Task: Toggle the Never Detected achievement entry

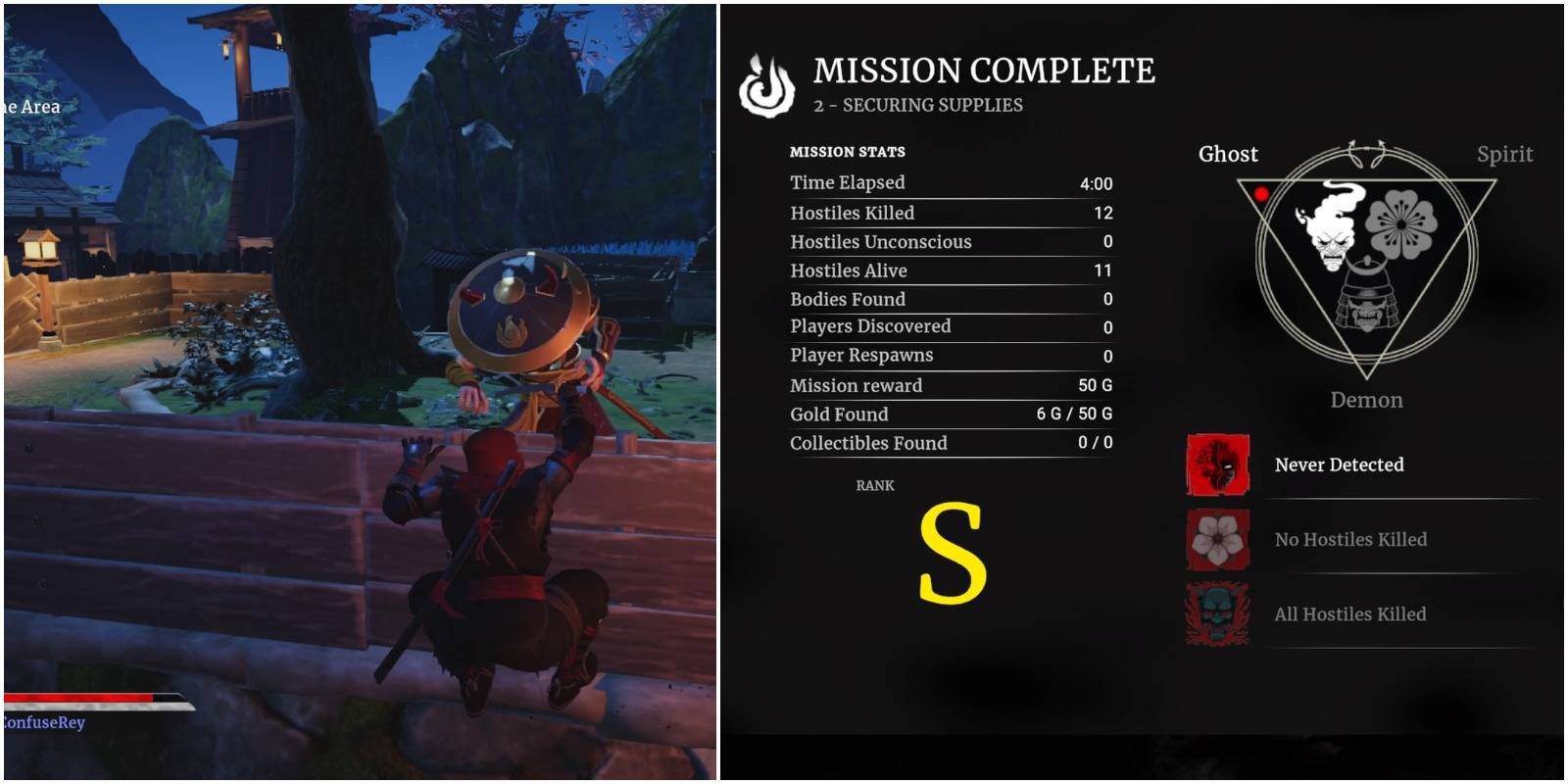Action: click(1341, 465)
